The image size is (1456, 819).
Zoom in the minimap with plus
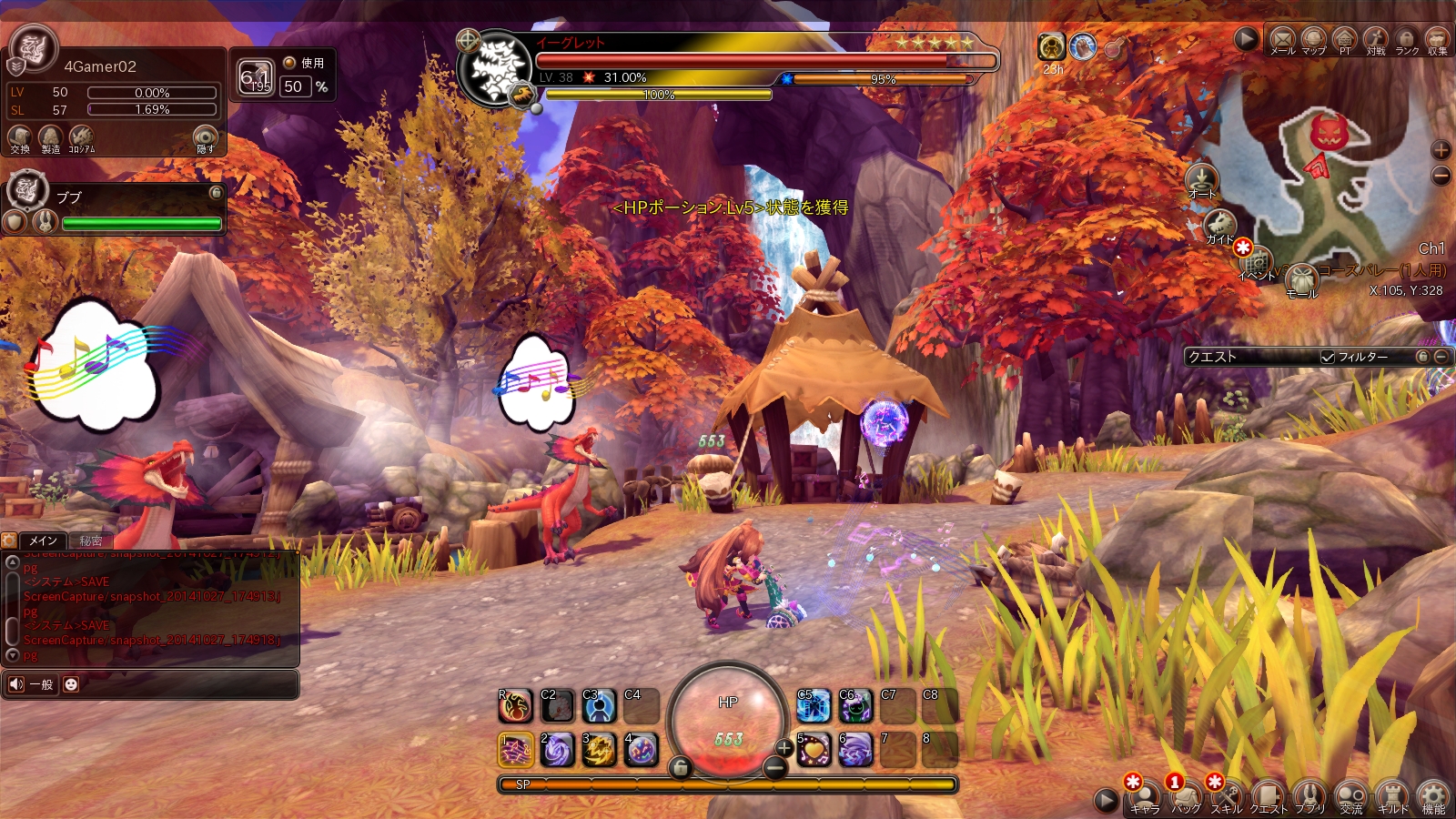coord(1441,149)
